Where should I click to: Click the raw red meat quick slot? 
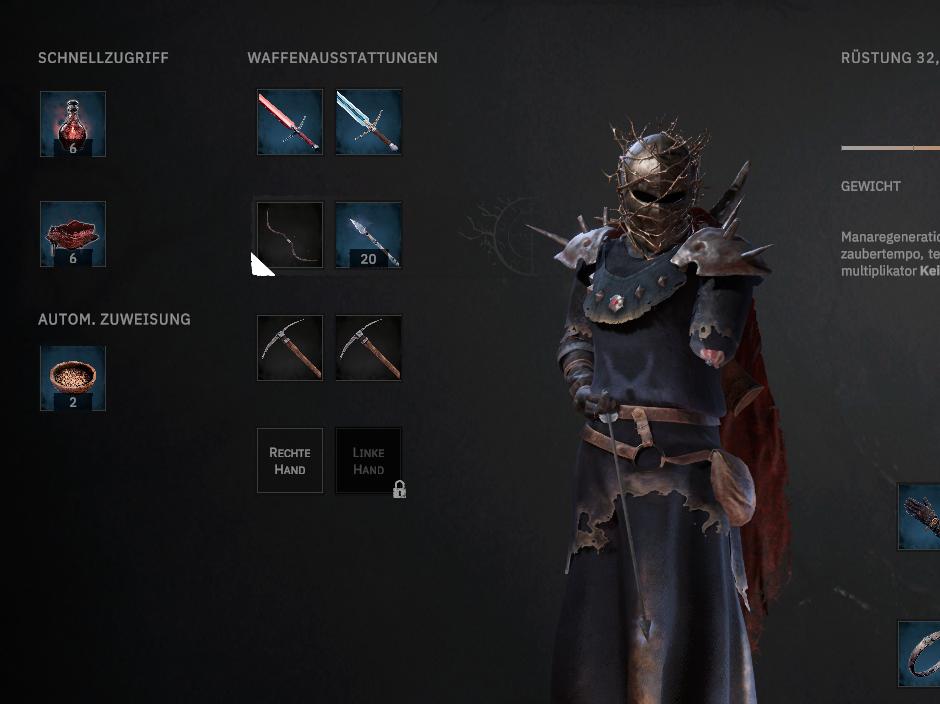[73, 234]
